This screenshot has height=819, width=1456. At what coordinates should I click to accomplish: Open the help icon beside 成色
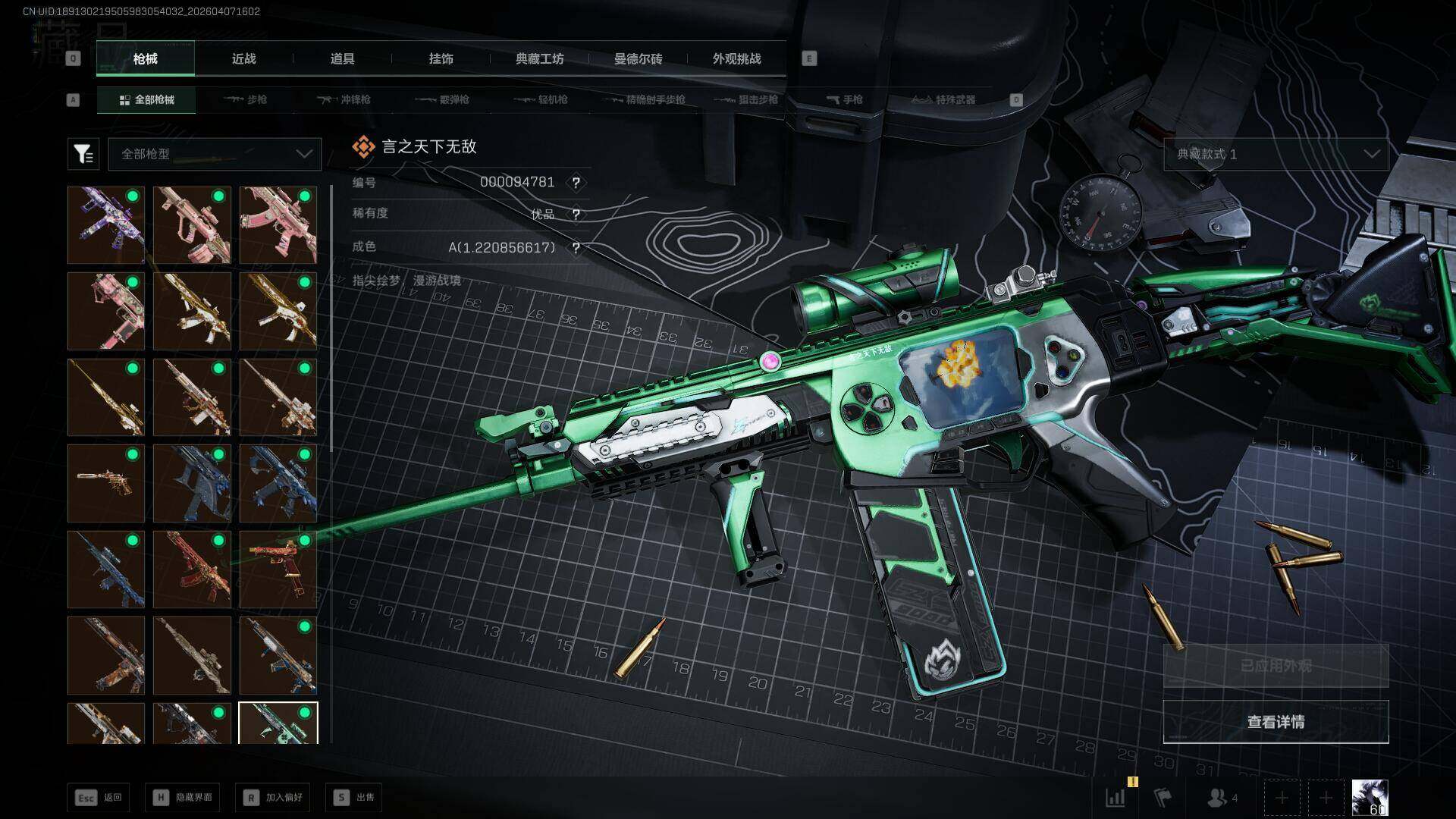576,248
